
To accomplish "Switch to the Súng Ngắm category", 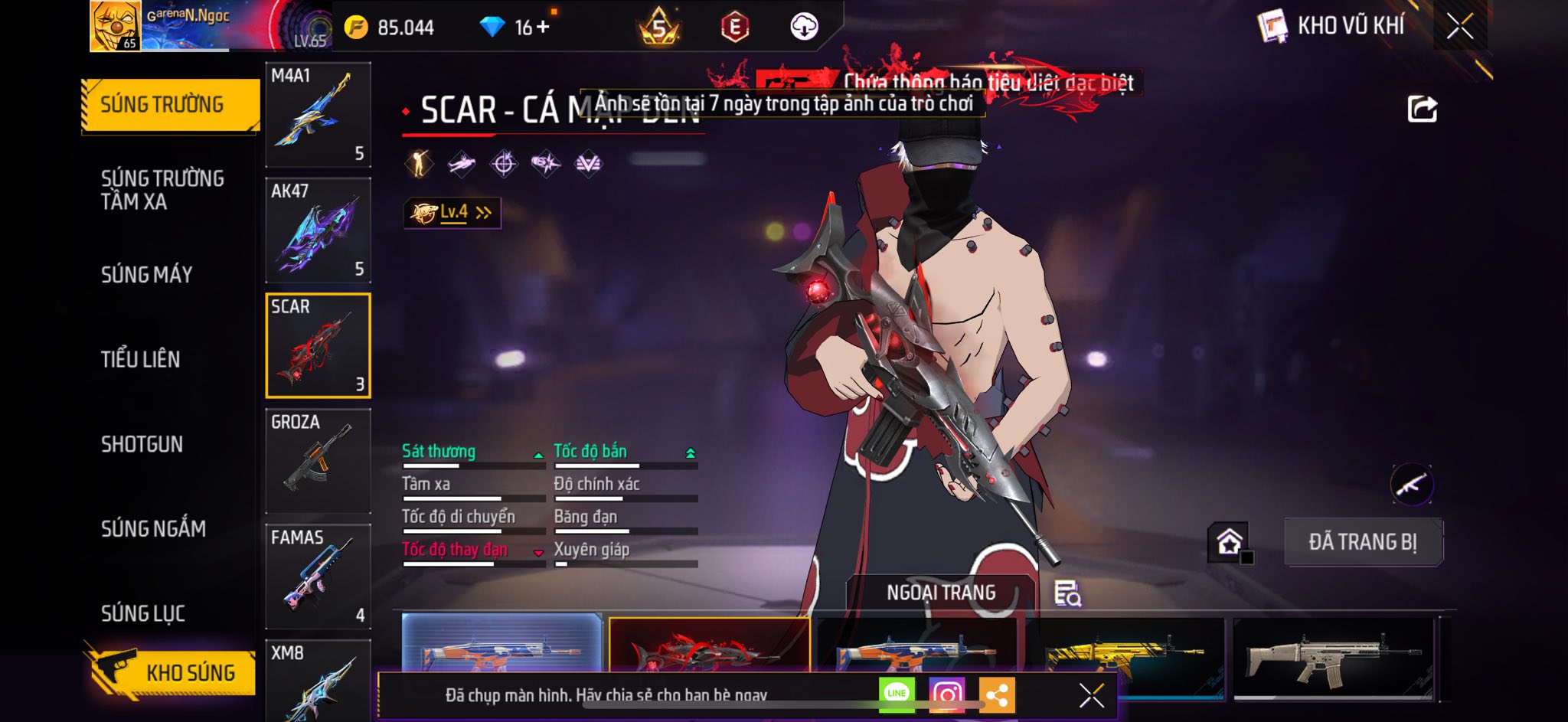I will point(153,529).
